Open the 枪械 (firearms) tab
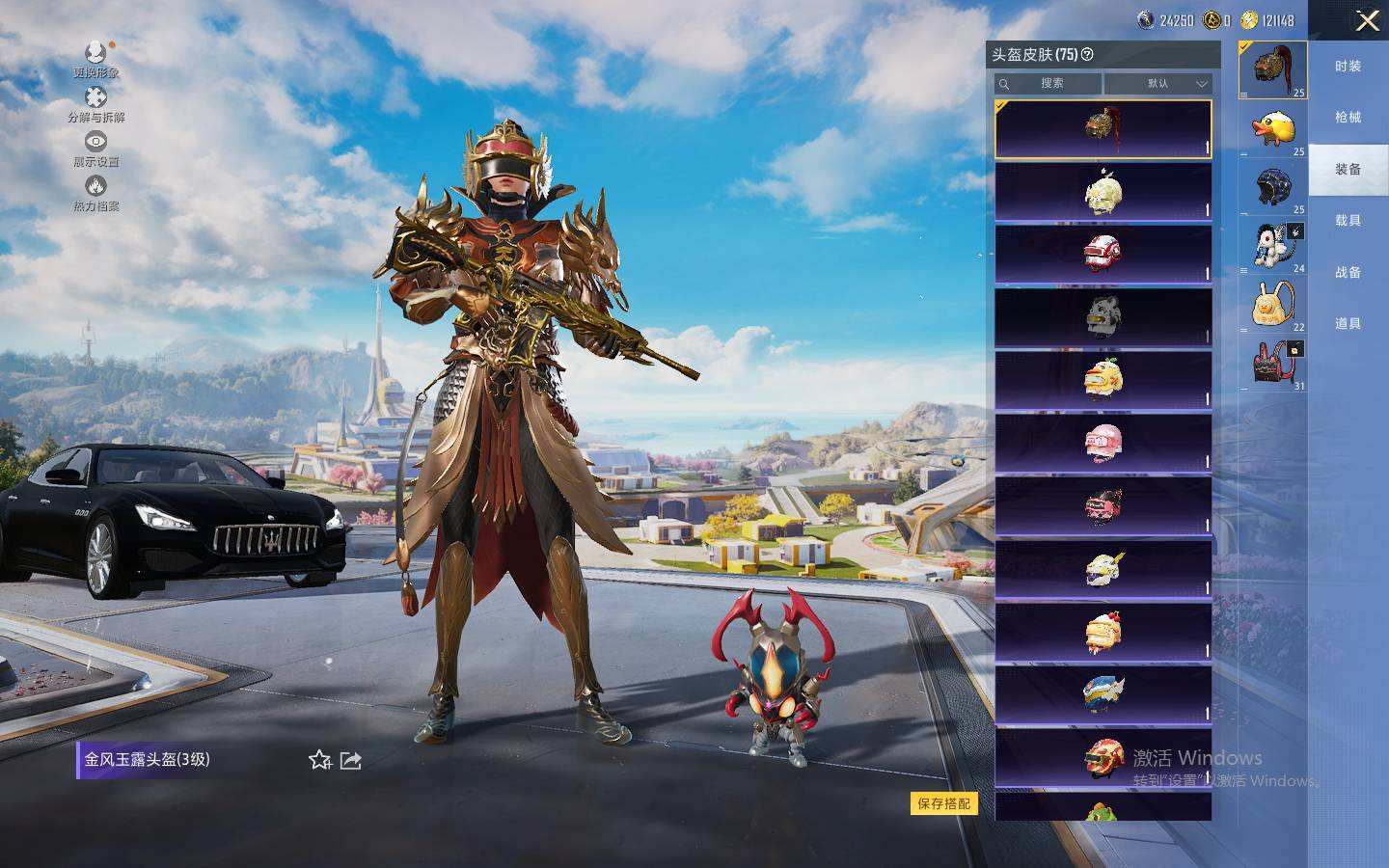The image size is (1389, 868). (1348, 118)
